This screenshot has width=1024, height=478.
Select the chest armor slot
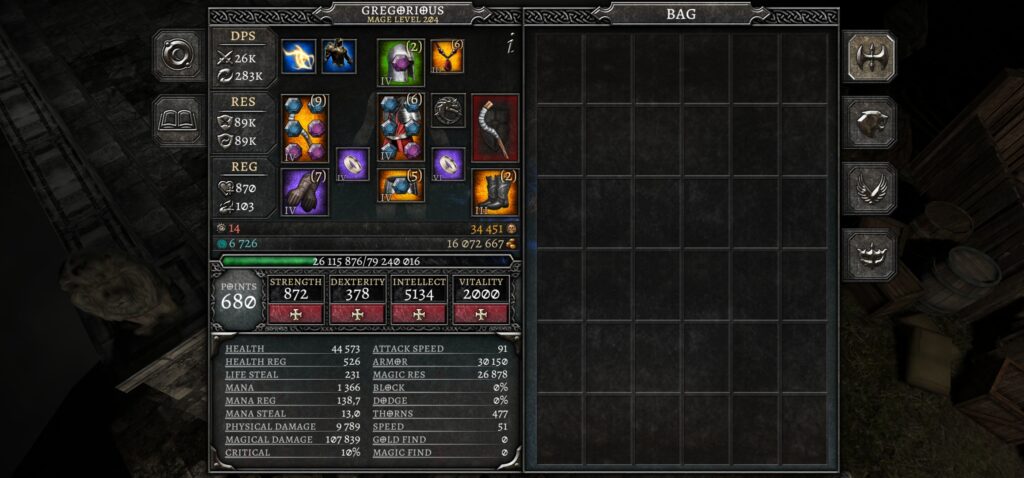[400, 127]
